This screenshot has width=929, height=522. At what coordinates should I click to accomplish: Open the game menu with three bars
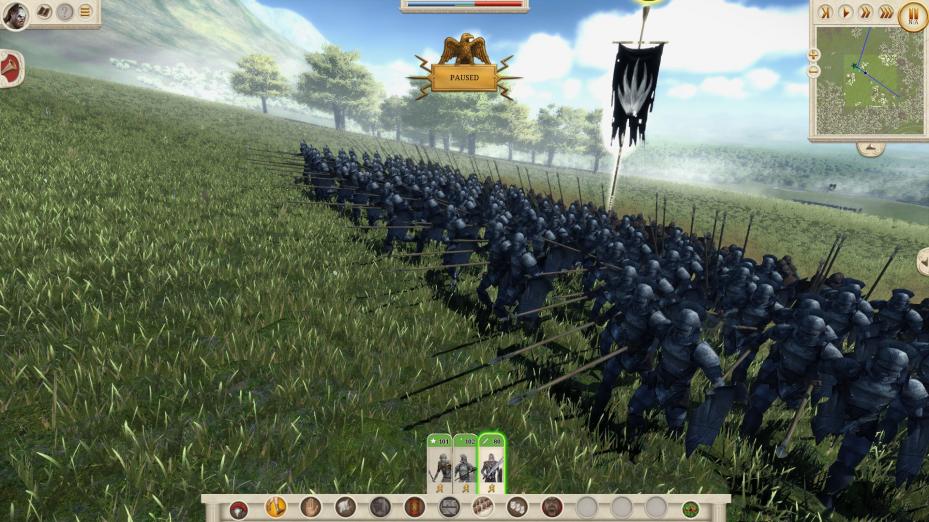[x=85, y=12]
